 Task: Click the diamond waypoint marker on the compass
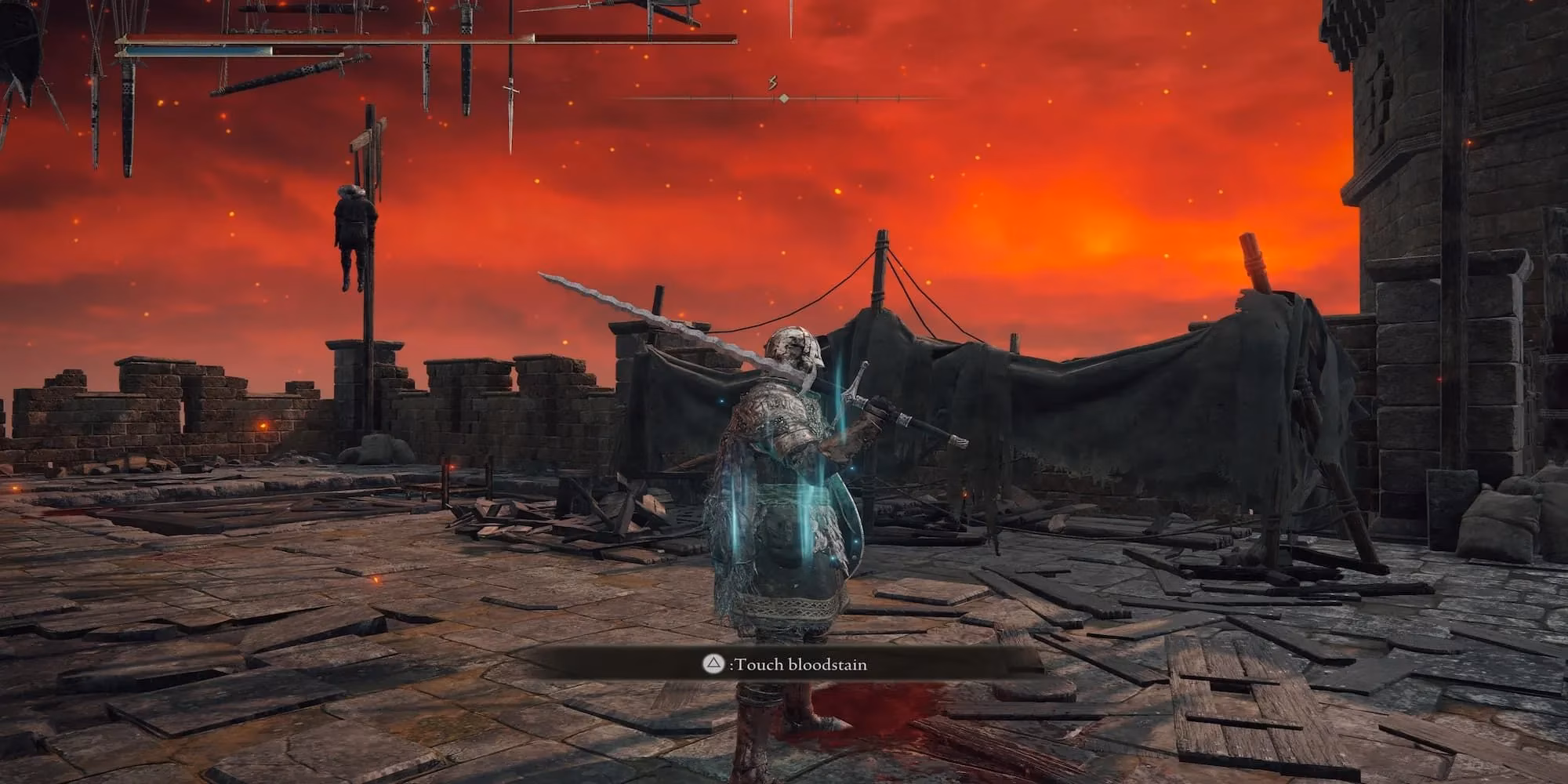(x=782, y=98)
